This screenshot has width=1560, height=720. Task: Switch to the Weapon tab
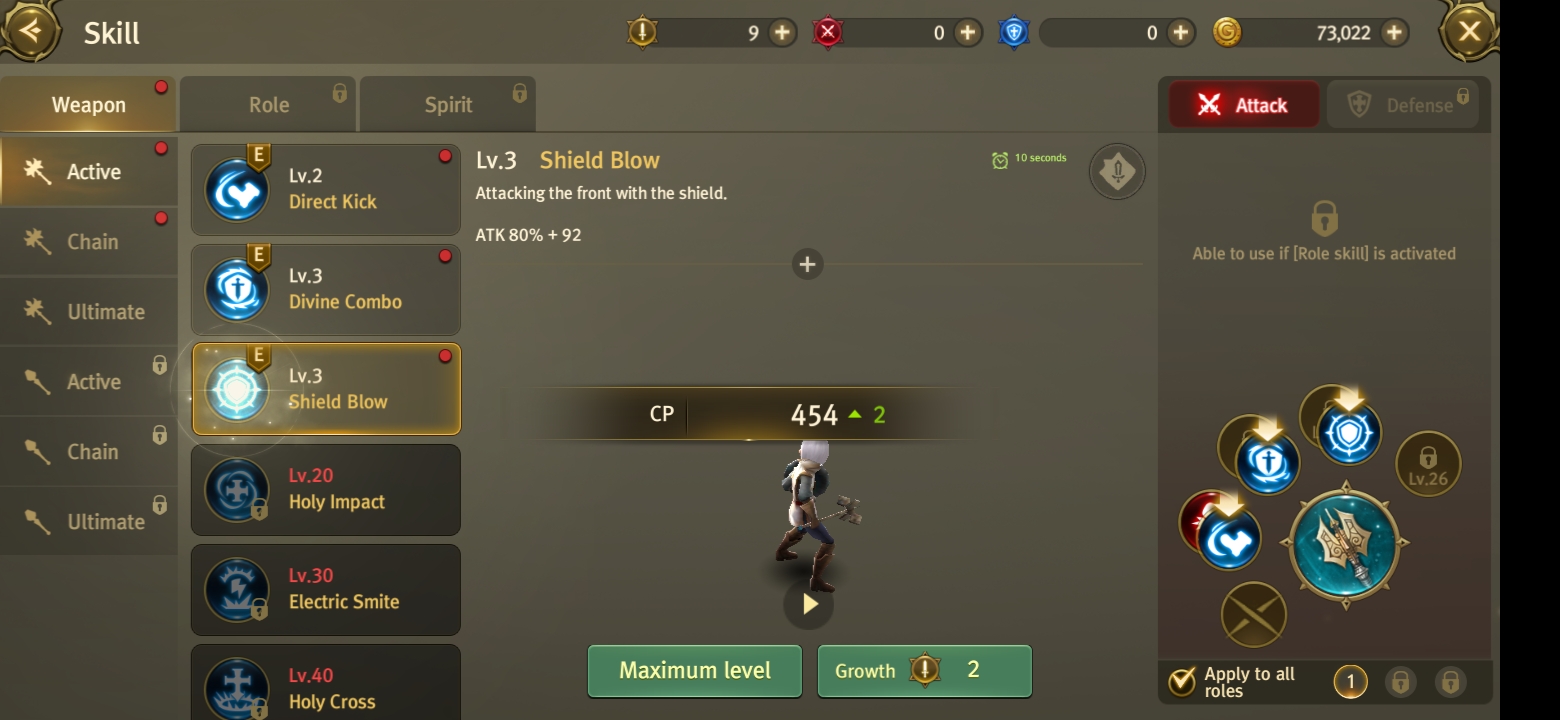tap(88, 105)
